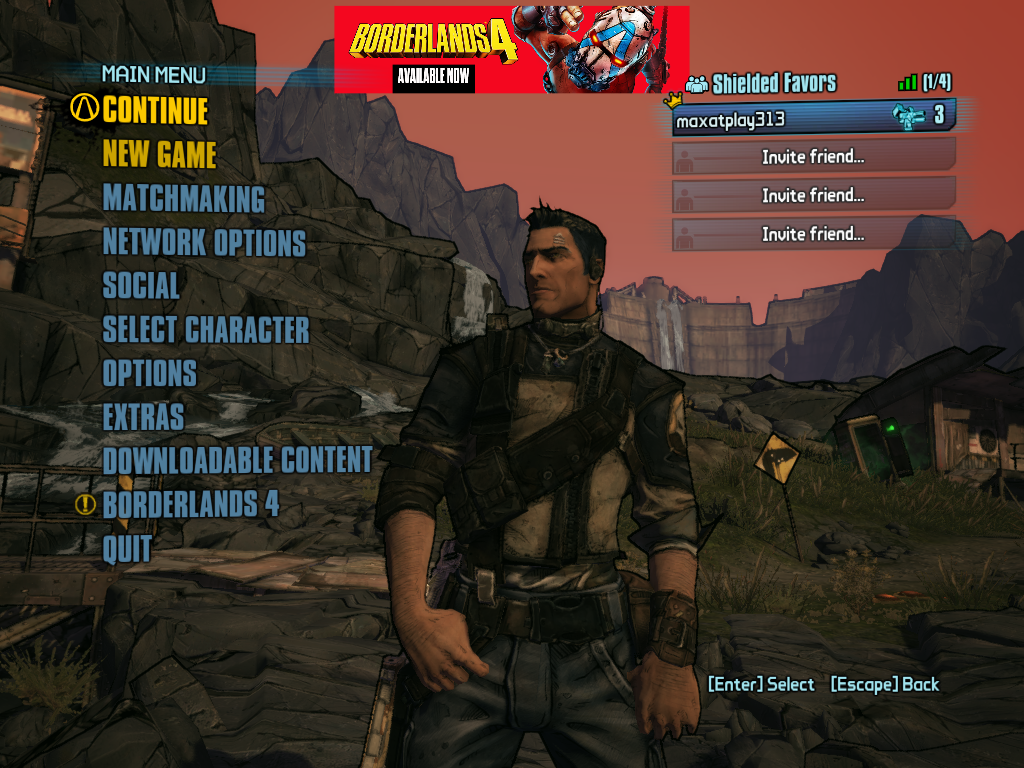The height and width of the screenshot is (768, 1024).
Task: Select the Borderlands 4 menu entry
Action: [190, 504]
